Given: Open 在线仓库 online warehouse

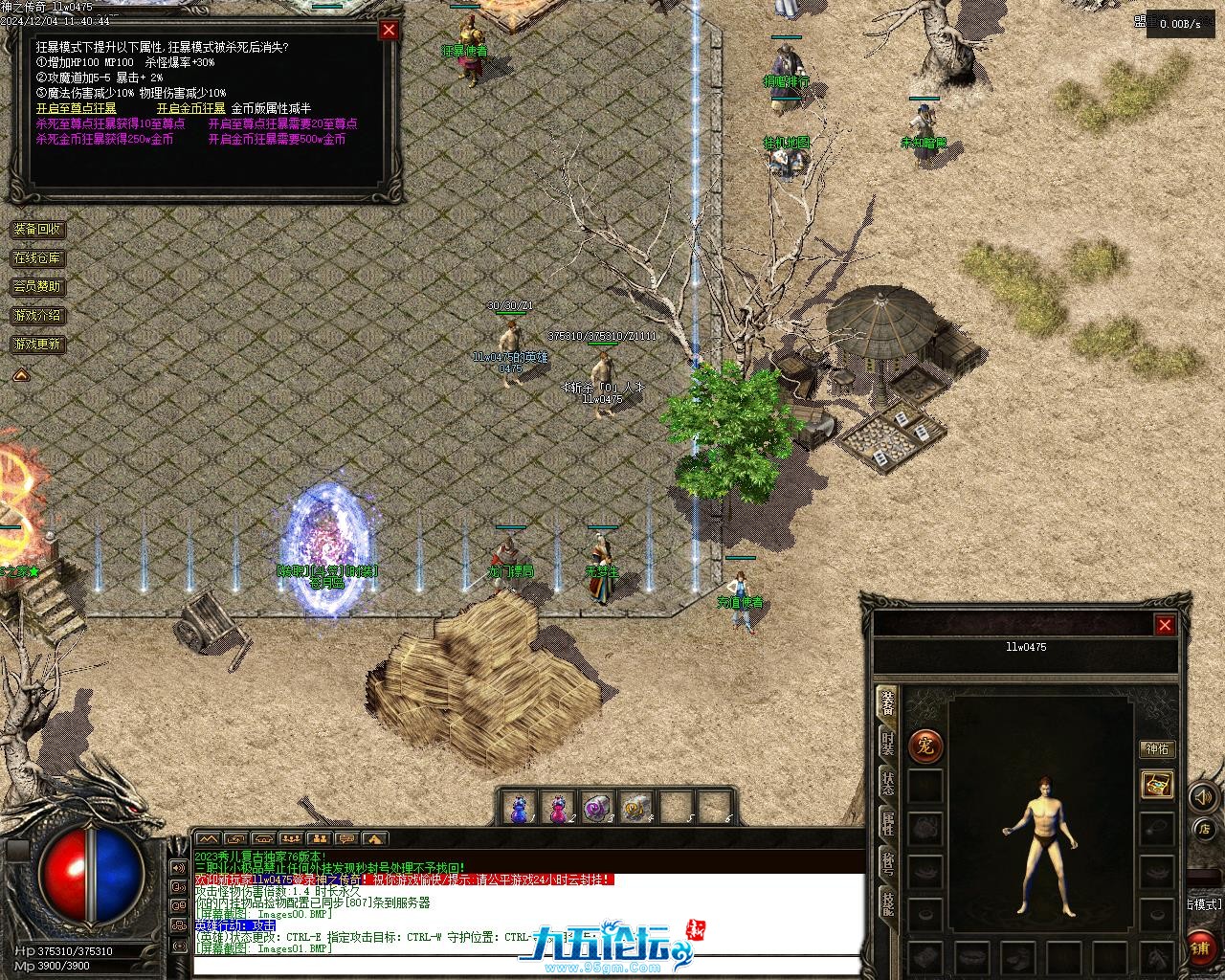Looking at the screenshot, I should coord(37,258).
